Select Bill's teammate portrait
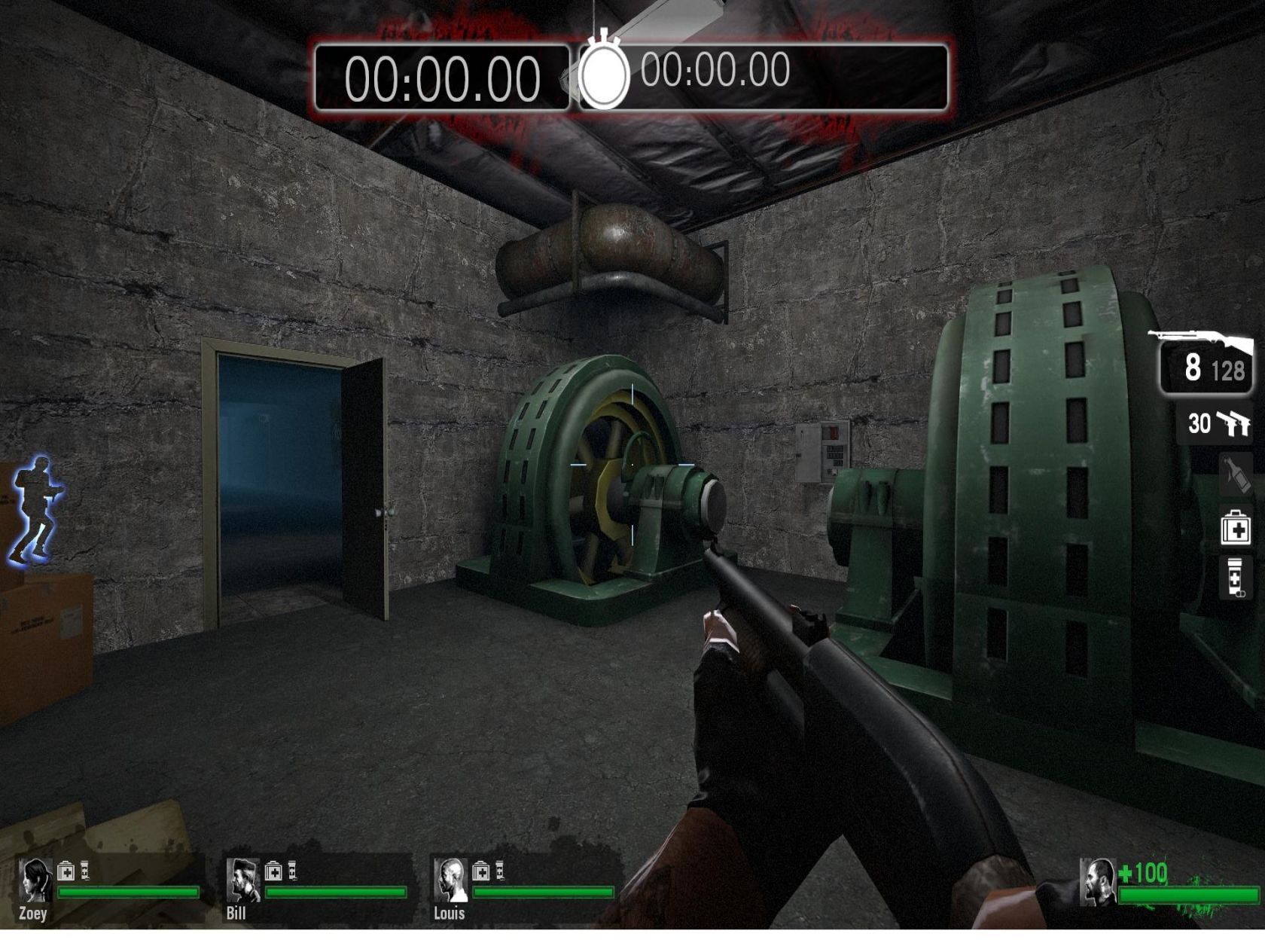This screenshot has height=952, width=1265. [242, 880]
